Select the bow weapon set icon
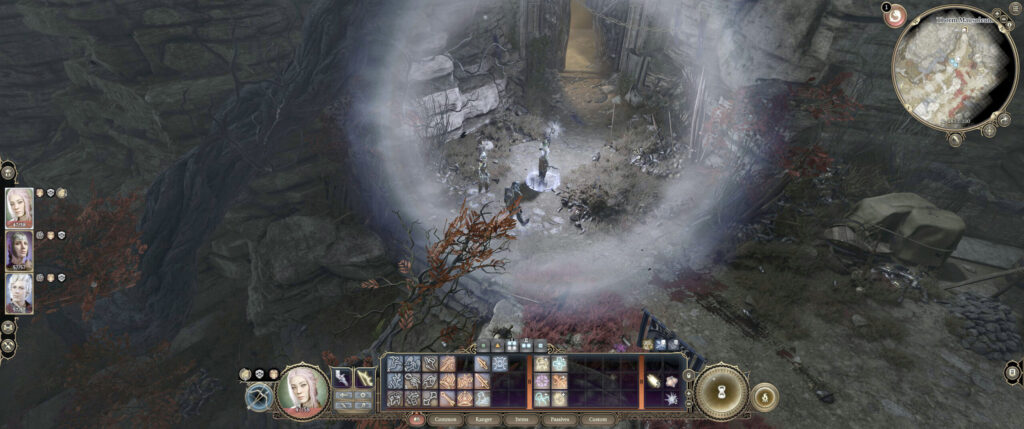1024x429 pixels. [259, 396]
